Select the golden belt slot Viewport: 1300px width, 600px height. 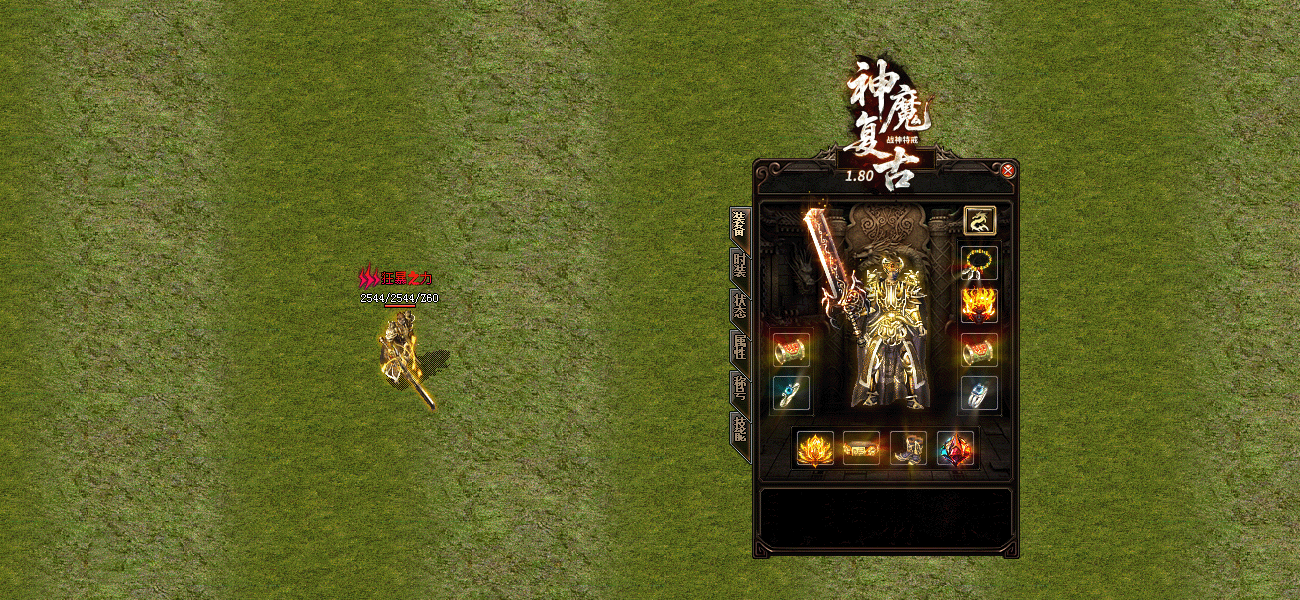pos(861,449)
